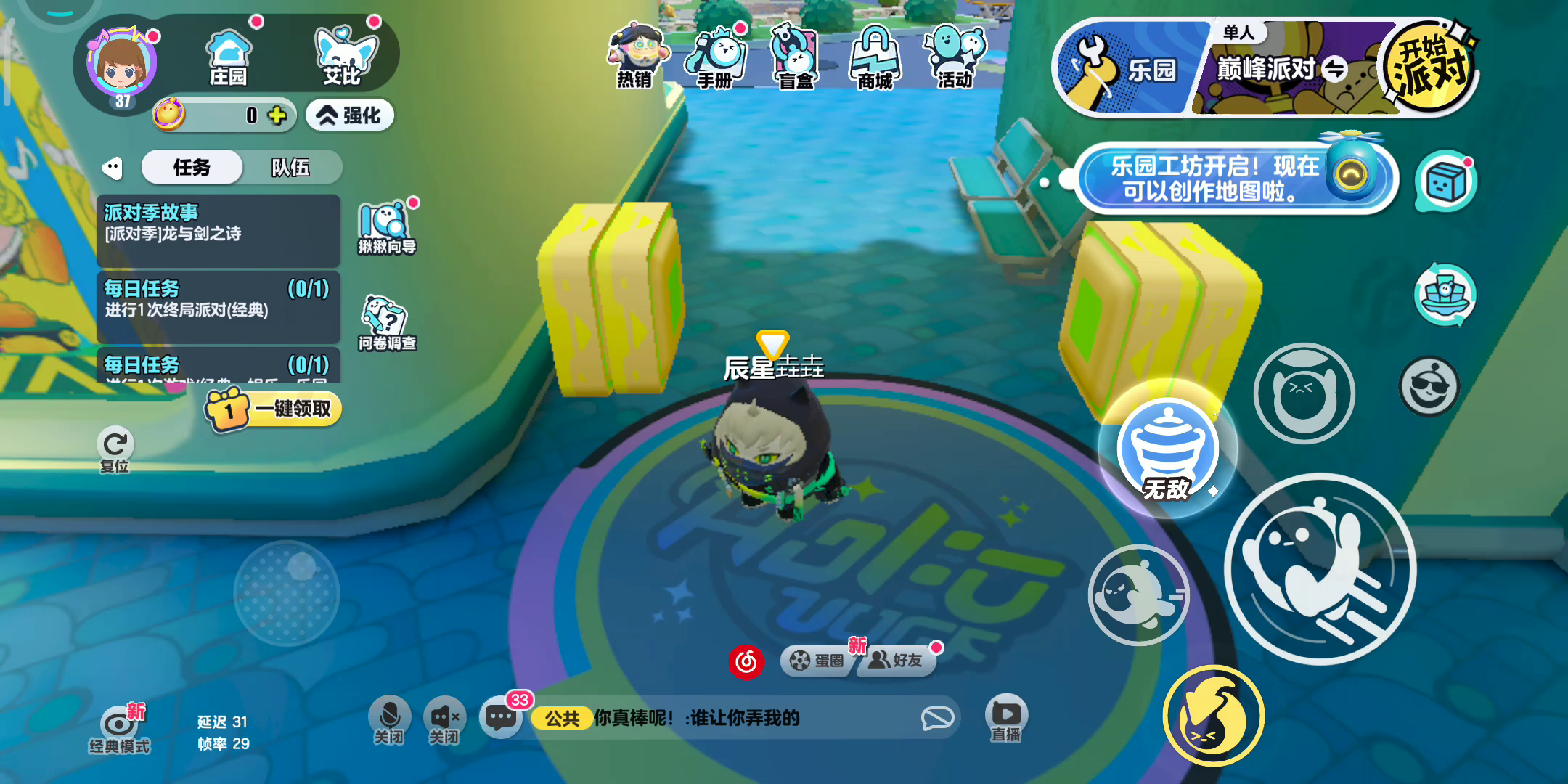
Task: Select the 任务 quests tab
Action: [x=192, y=168]
